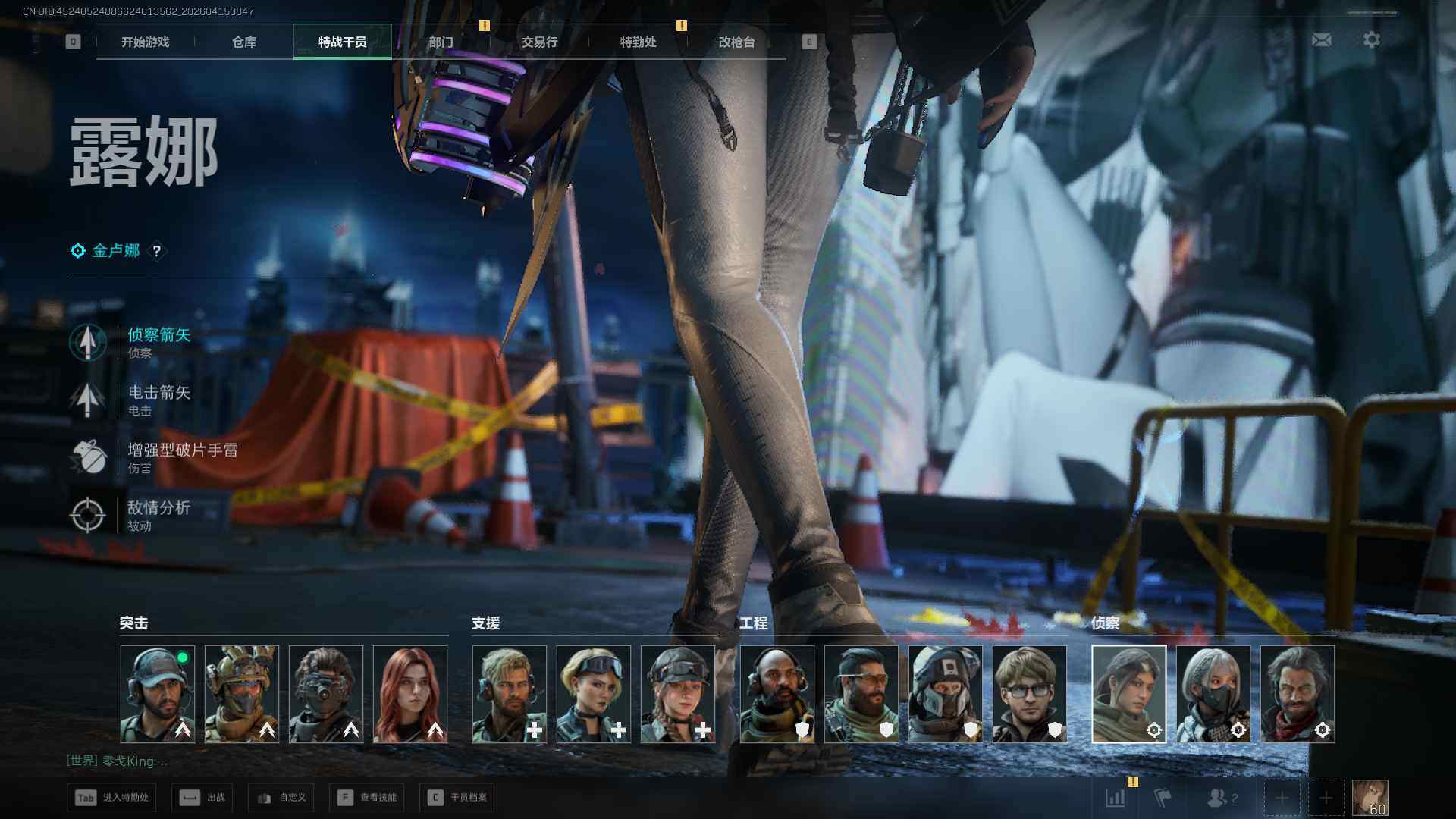Choose the masked silver-haired recon operator
This screenshot has width=1456, height=819.
(1213, 693)
